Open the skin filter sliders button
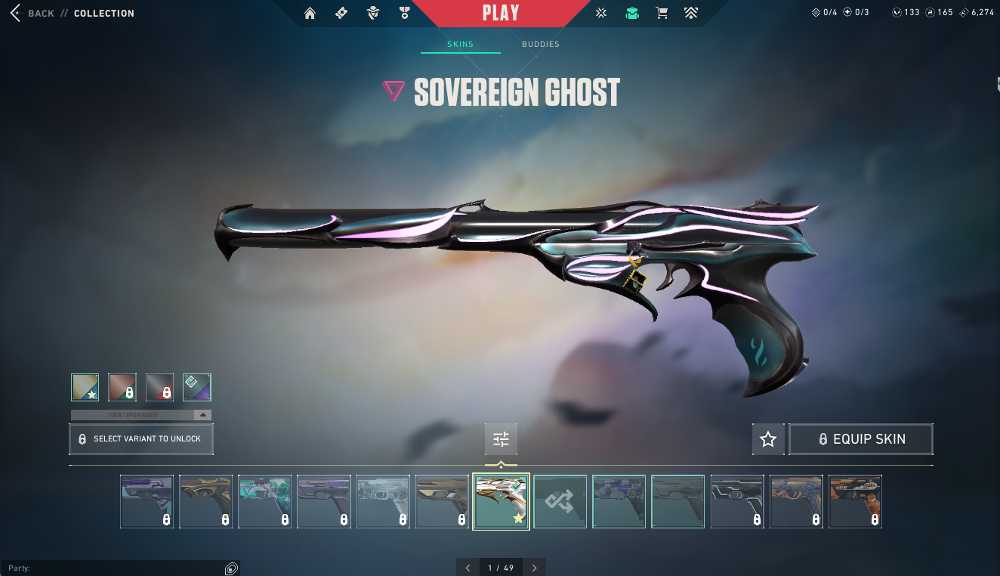 coord(501,439)
